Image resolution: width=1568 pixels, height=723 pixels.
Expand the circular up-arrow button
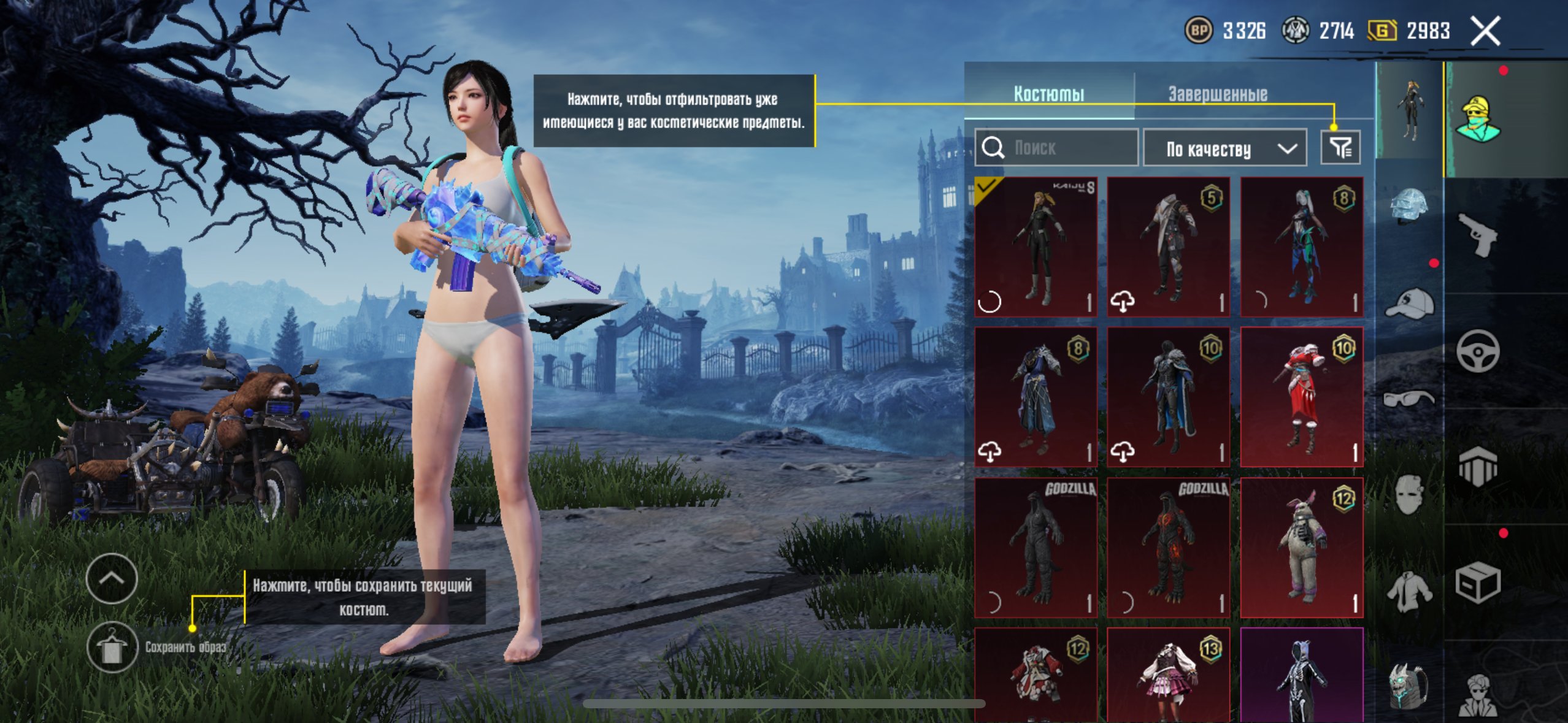[112, 578]
